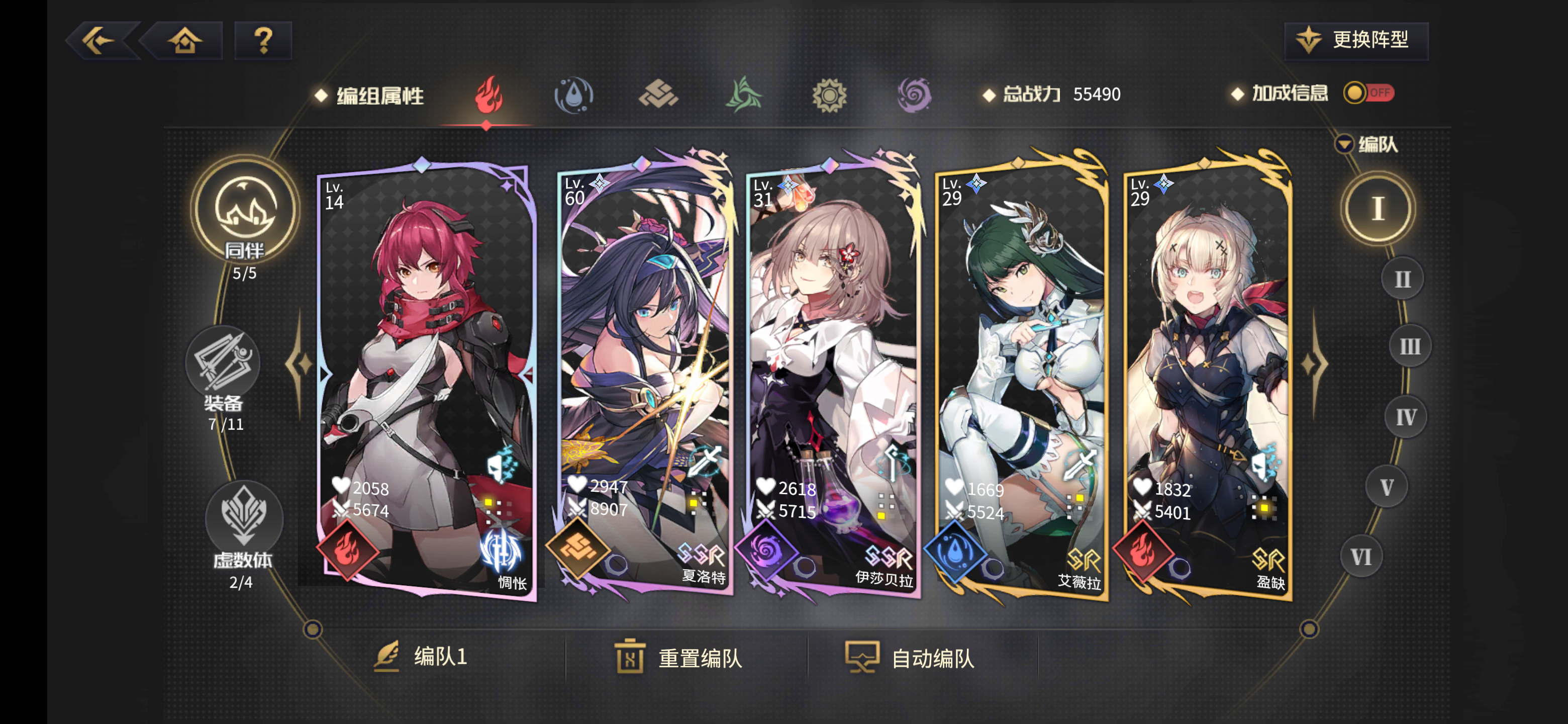
Task: Select the earth element attribute icon
Action: [659, 96]
